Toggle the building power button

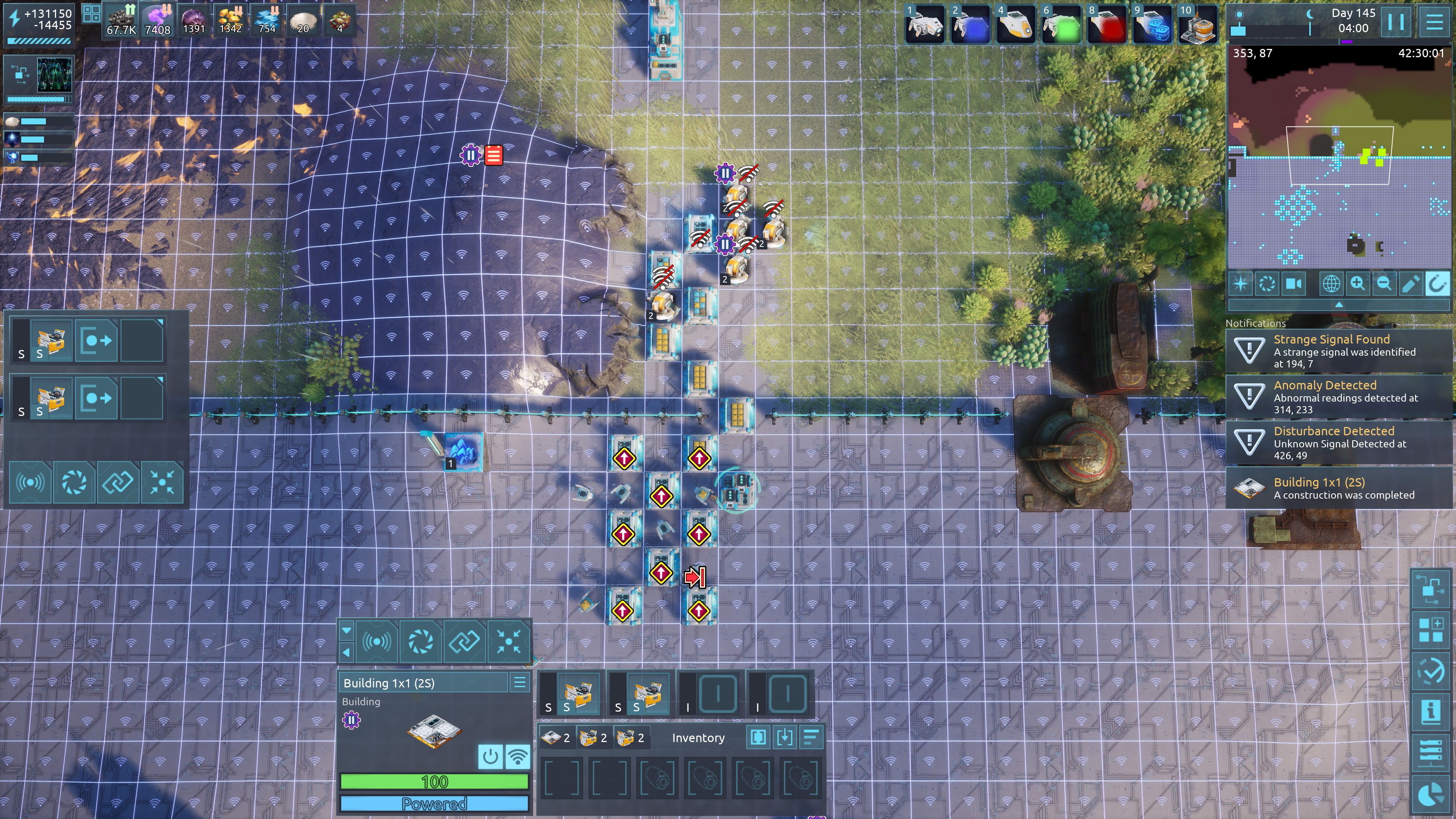tap(490, 756)
